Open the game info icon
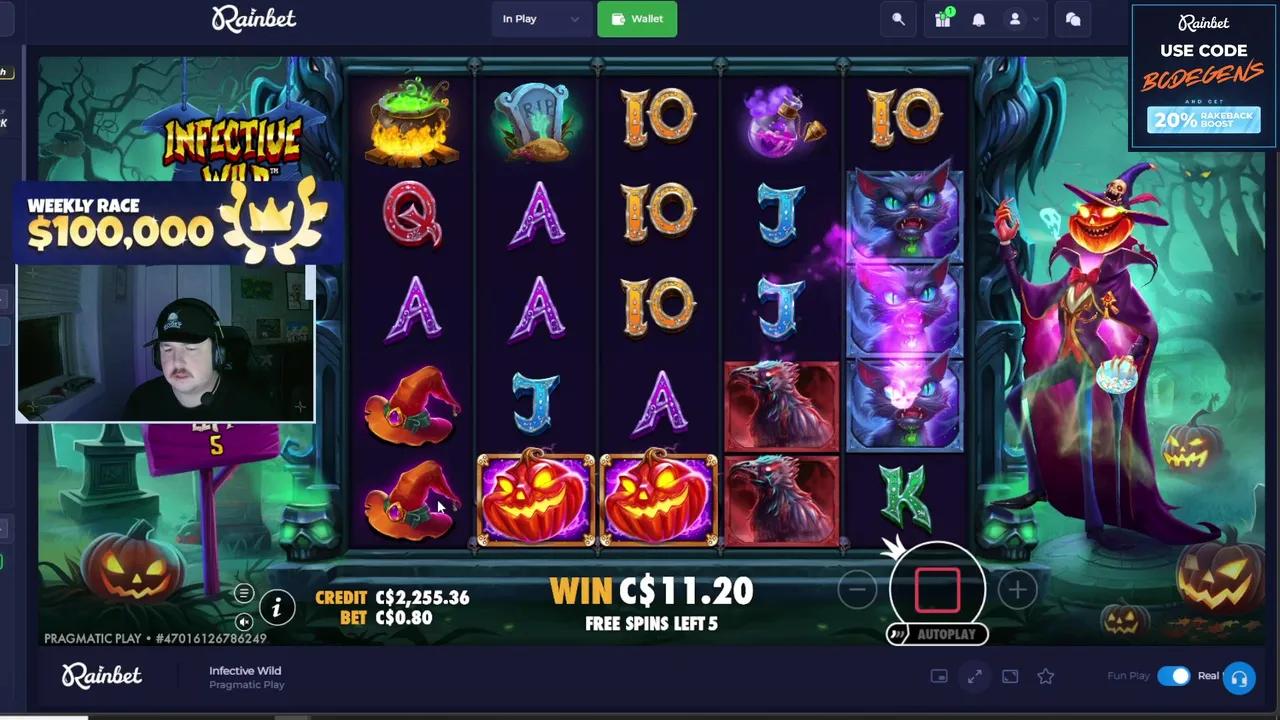Viewport: 1280px width, 720px height. click(x=276, y=607)
